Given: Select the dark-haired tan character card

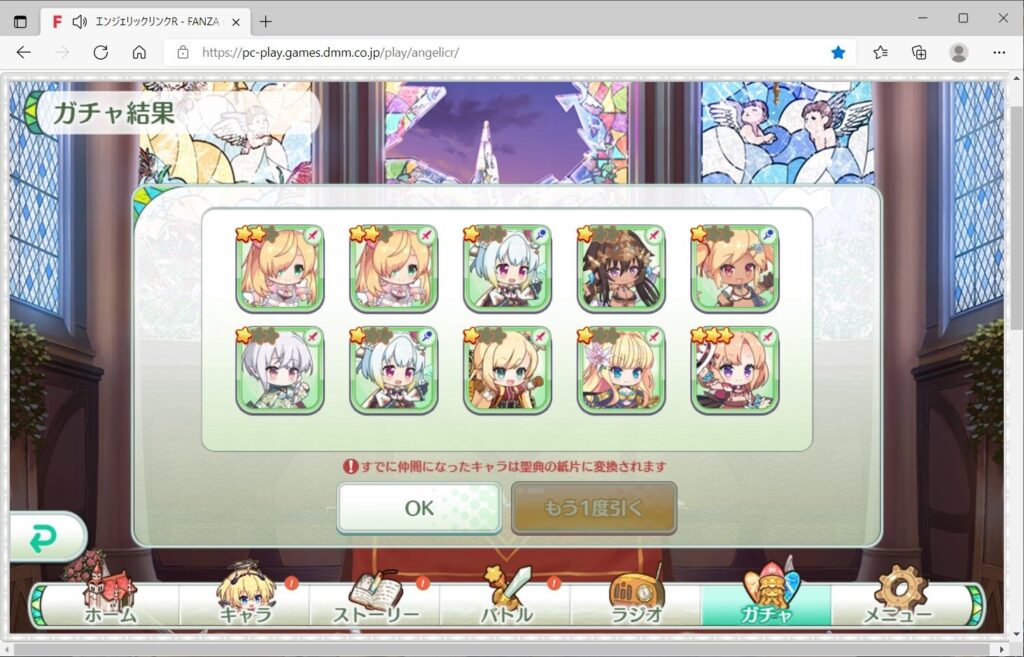Looking at the screenshot, I should [x=621, y=268].
